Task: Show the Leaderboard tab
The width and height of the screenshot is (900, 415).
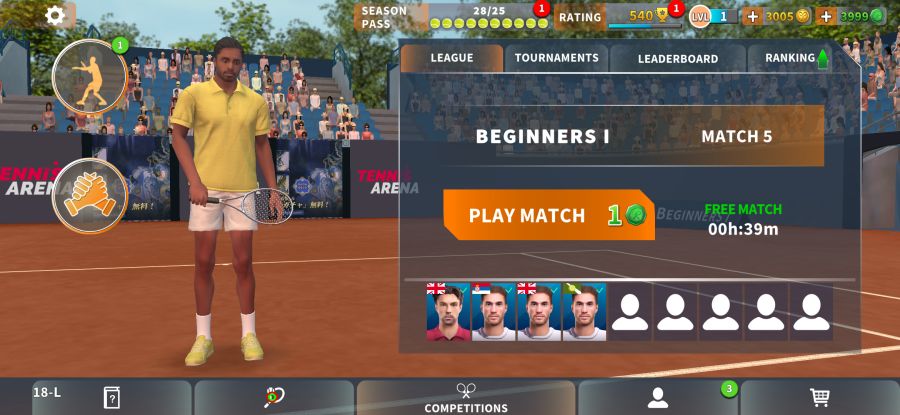Action: pyautogui.click(x=678, y=58)
